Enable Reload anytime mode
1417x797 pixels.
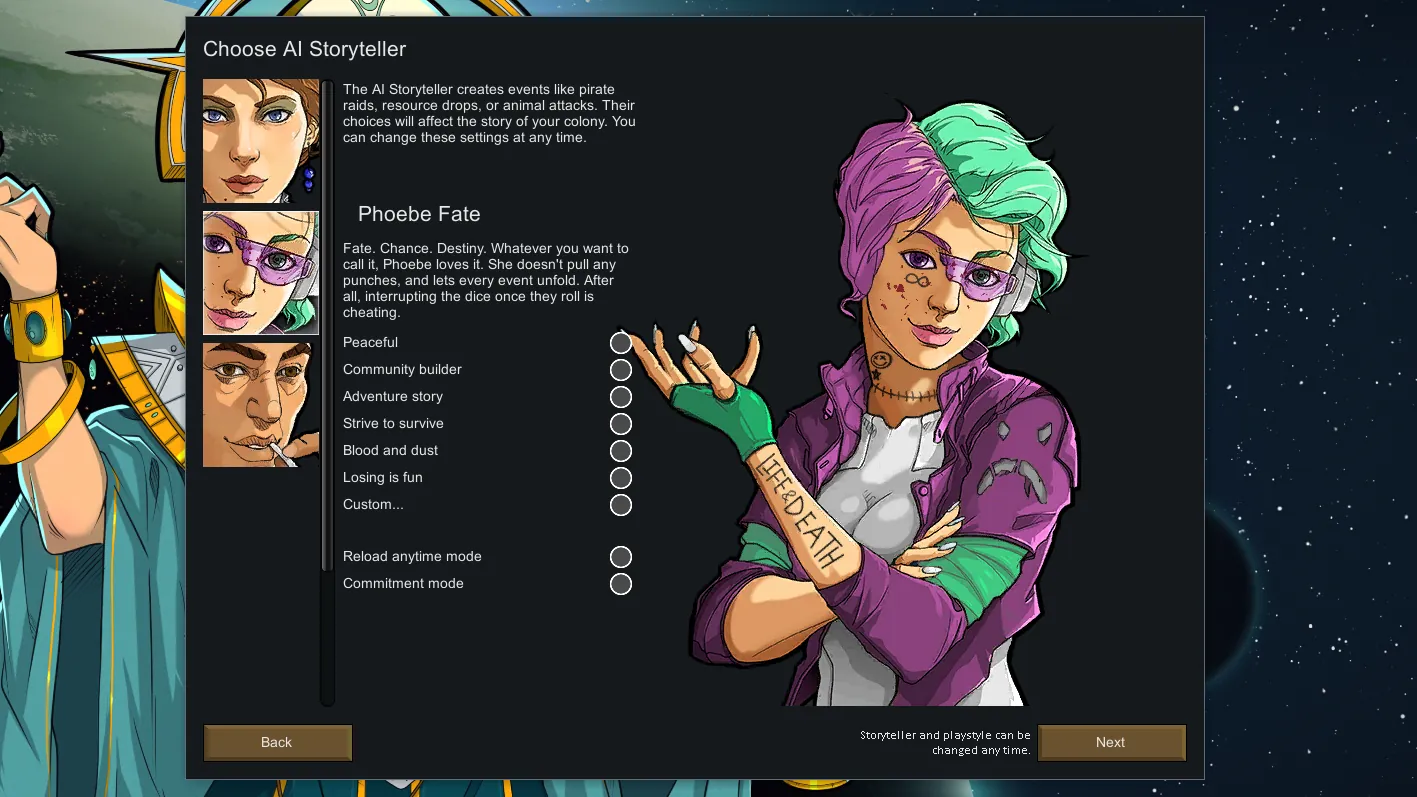pyautogui.click(x=621, y=557)
